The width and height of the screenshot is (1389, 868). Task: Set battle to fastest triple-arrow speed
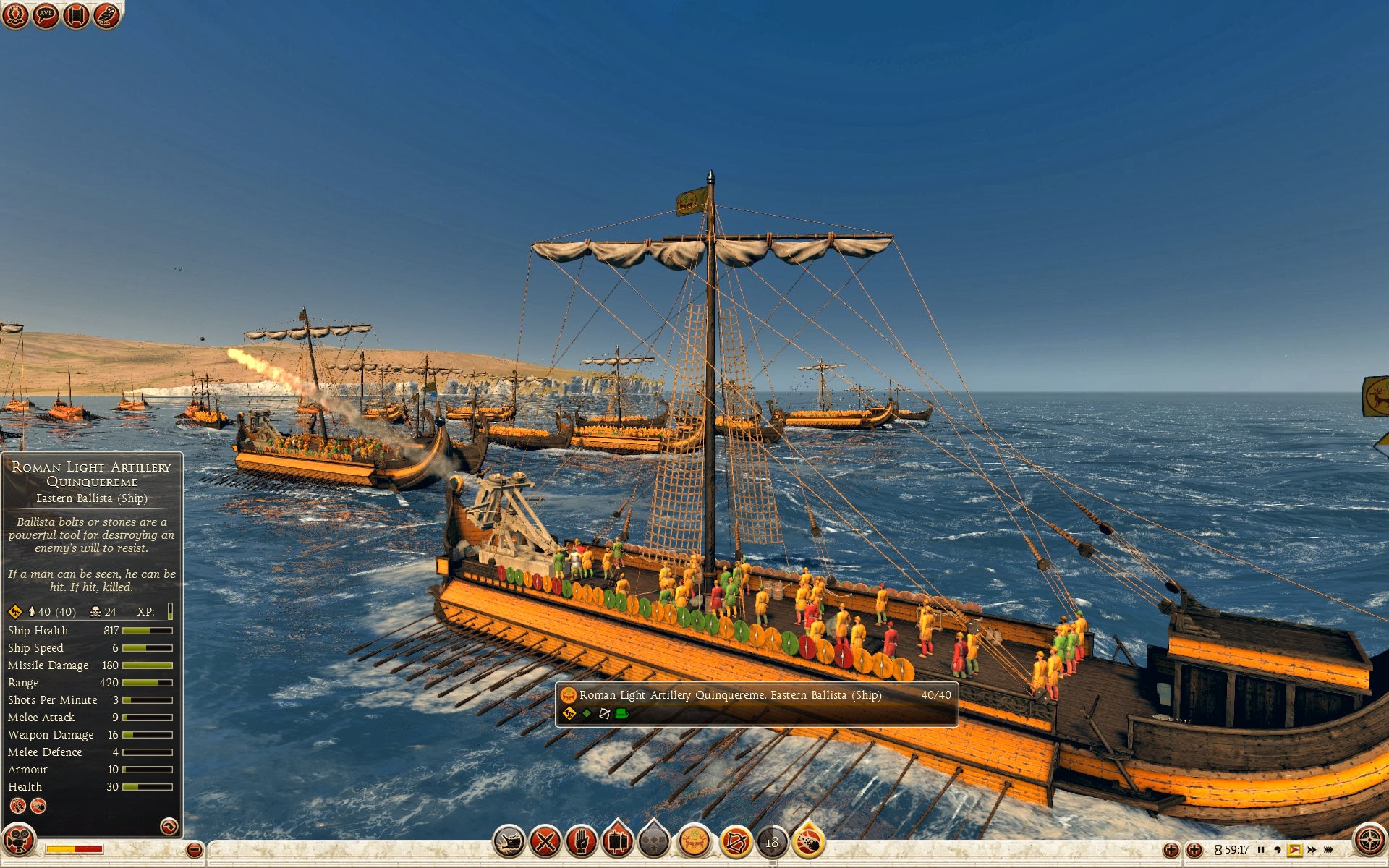(x=1329, y=850)
